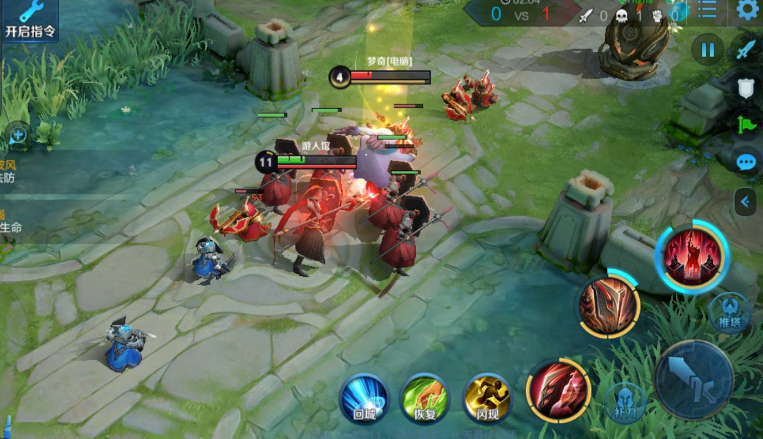The width and height of the screenshot is (763, 439).
Task: Tap the basic attack sword button
Action: (693, 379)
